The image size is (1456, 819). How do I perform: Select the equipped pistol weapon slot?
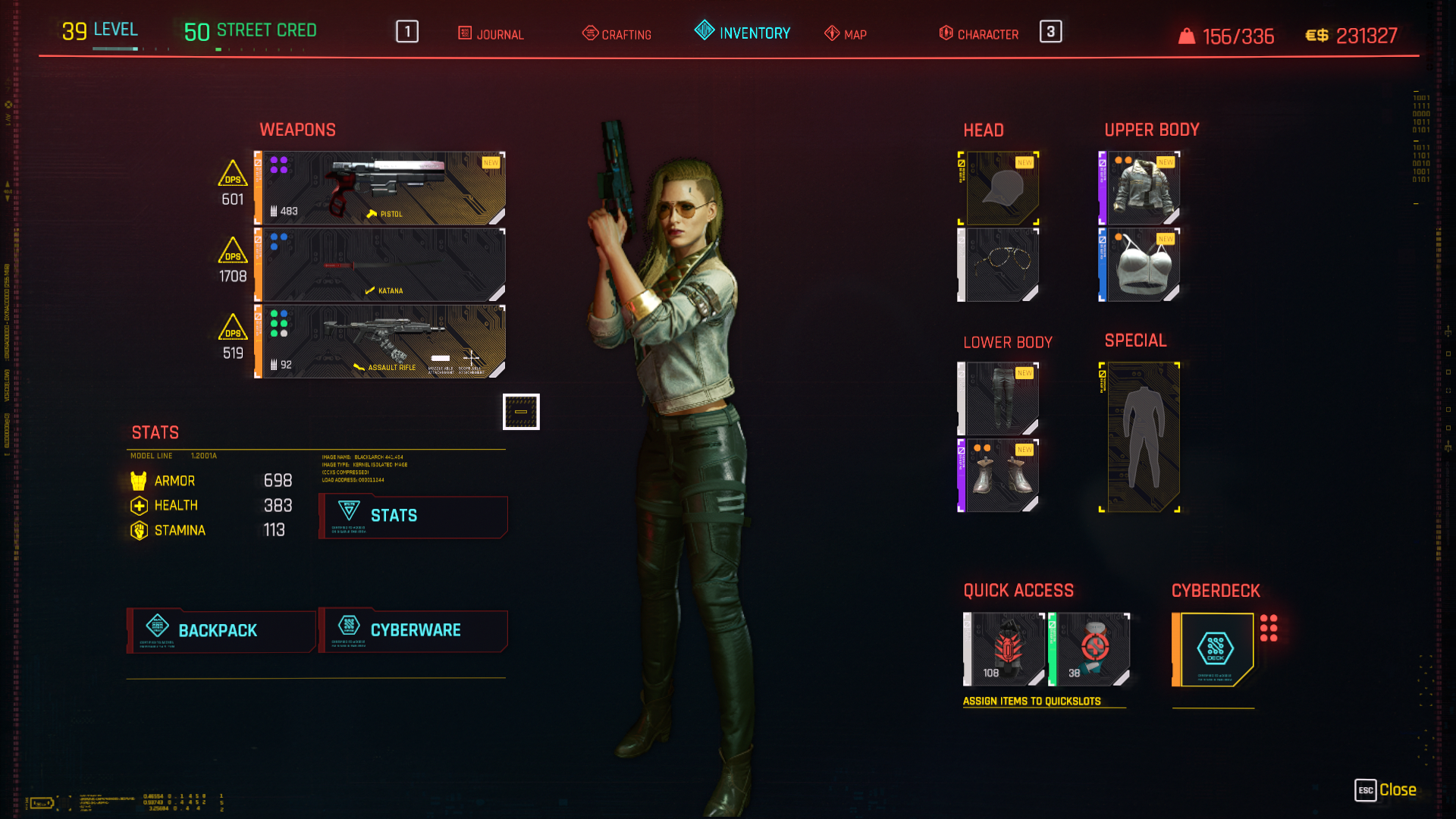pos(381,188)
